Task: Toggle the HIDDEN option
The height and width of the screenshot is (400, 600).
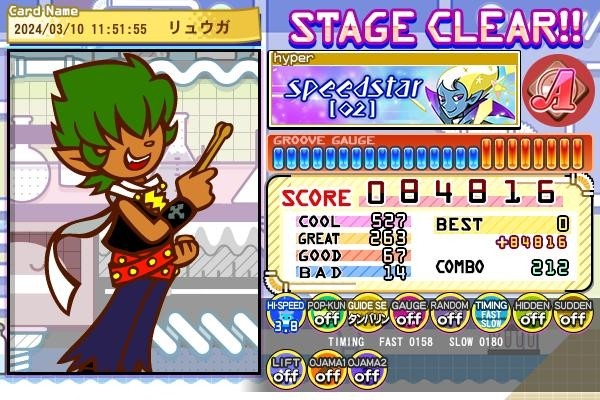Action: (x=532, y=316)
